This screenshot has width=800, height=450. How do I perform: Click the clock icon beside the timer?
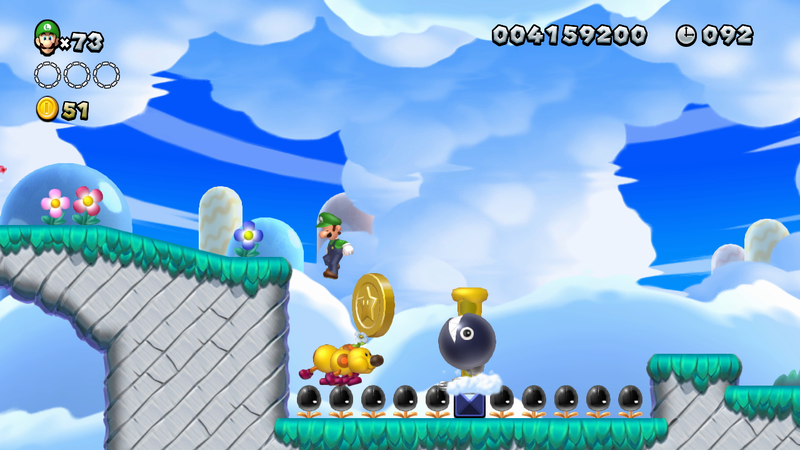pos(686,36)
